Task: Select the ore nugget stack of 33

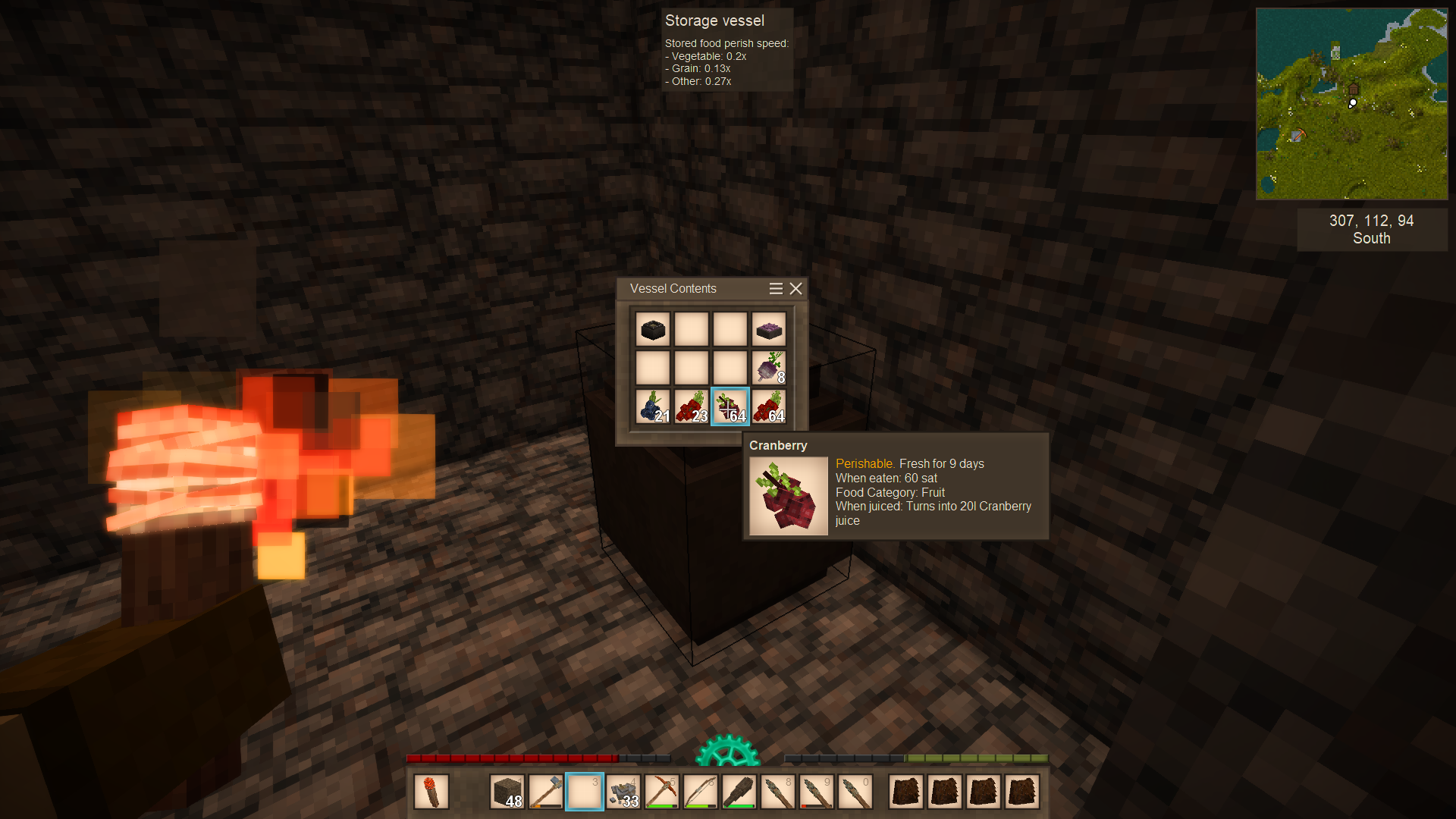Action: coord(623,792)
